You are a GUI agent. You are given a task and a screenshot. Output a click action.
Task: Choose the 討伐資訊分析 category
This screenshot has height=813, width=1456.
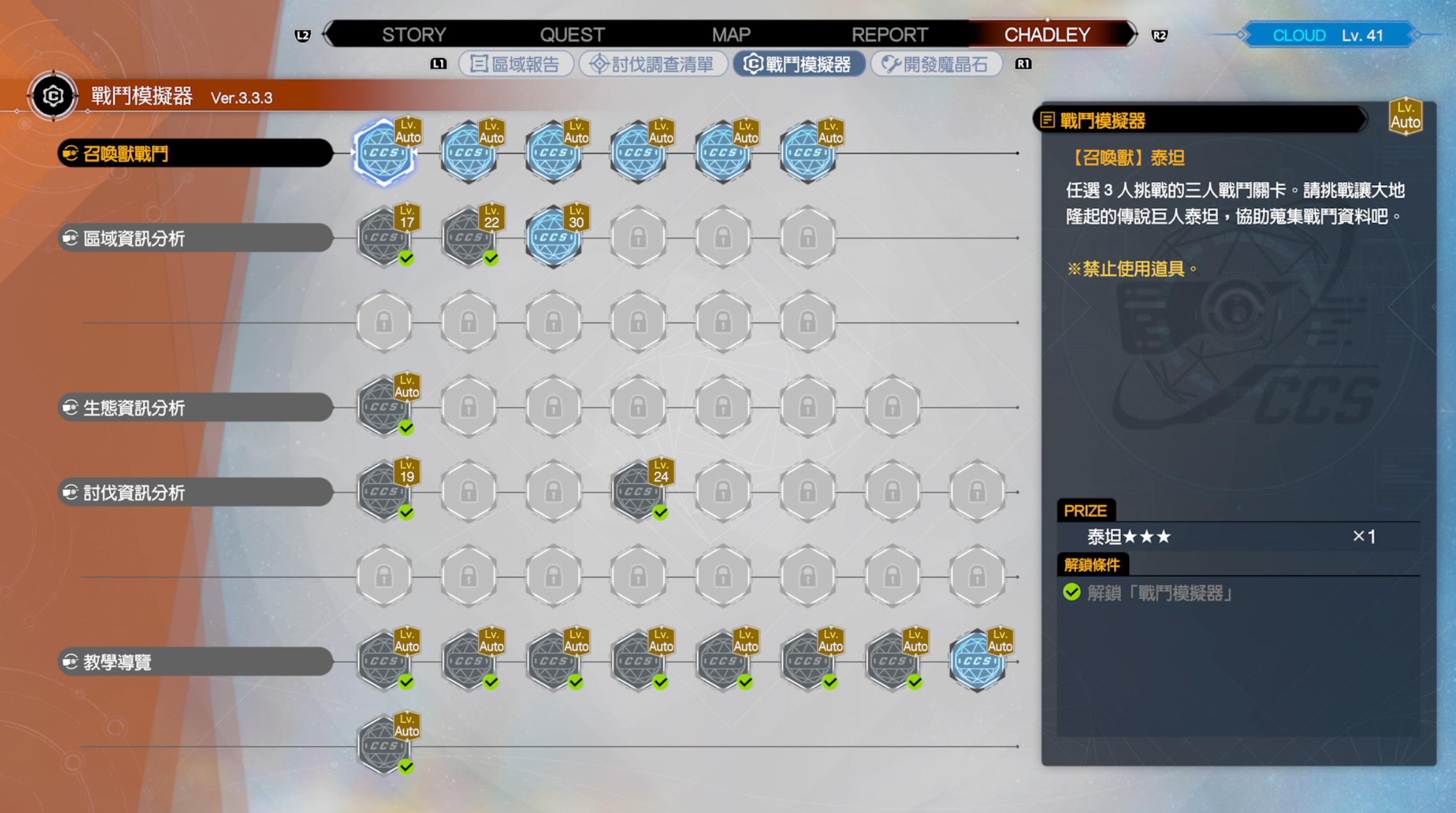pyautogui.click(x=195, y=492)
